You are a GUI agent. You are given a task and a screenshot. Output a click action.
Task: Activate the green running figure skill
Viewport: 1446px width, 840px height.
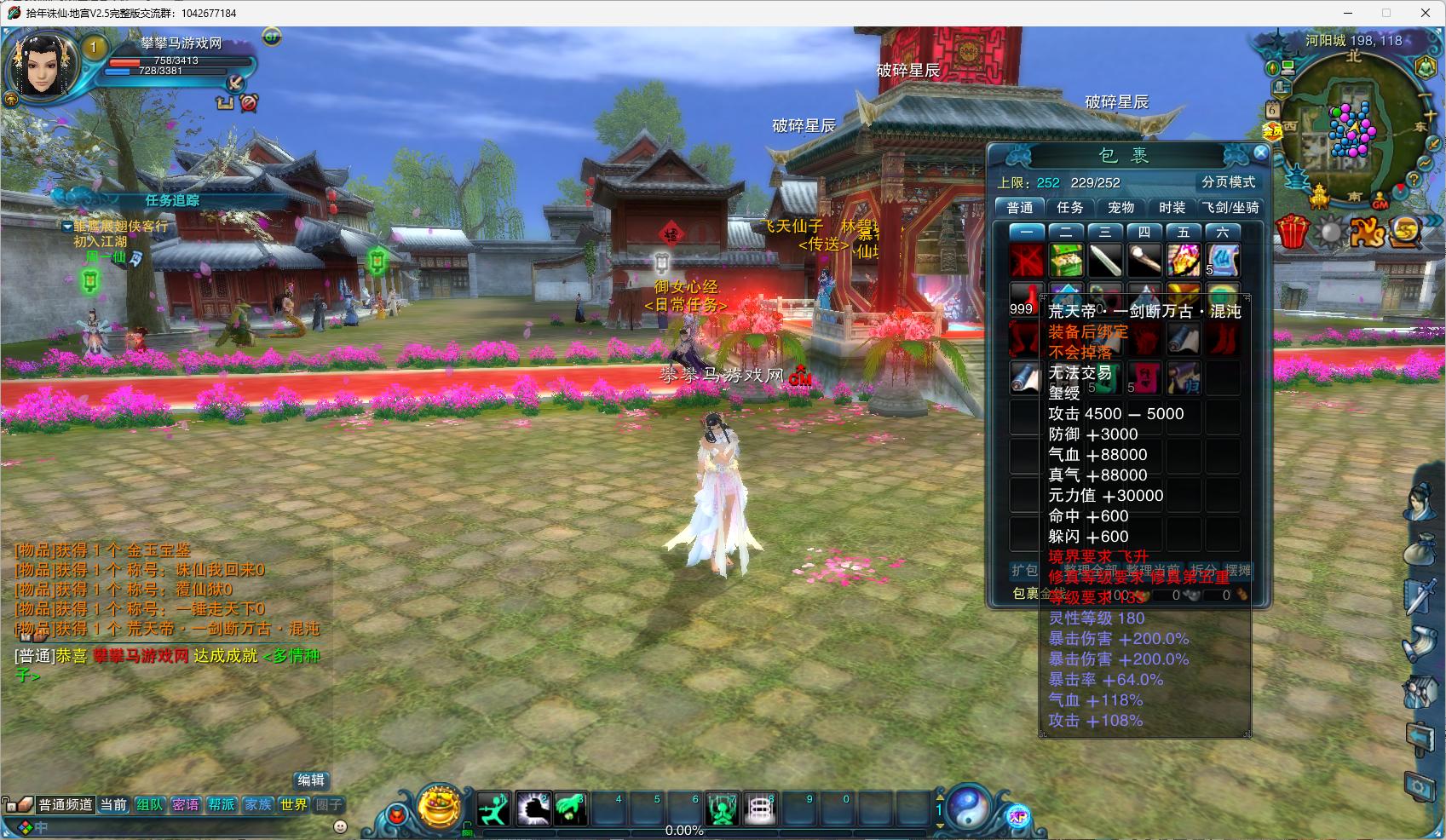[x=493, y=808]
